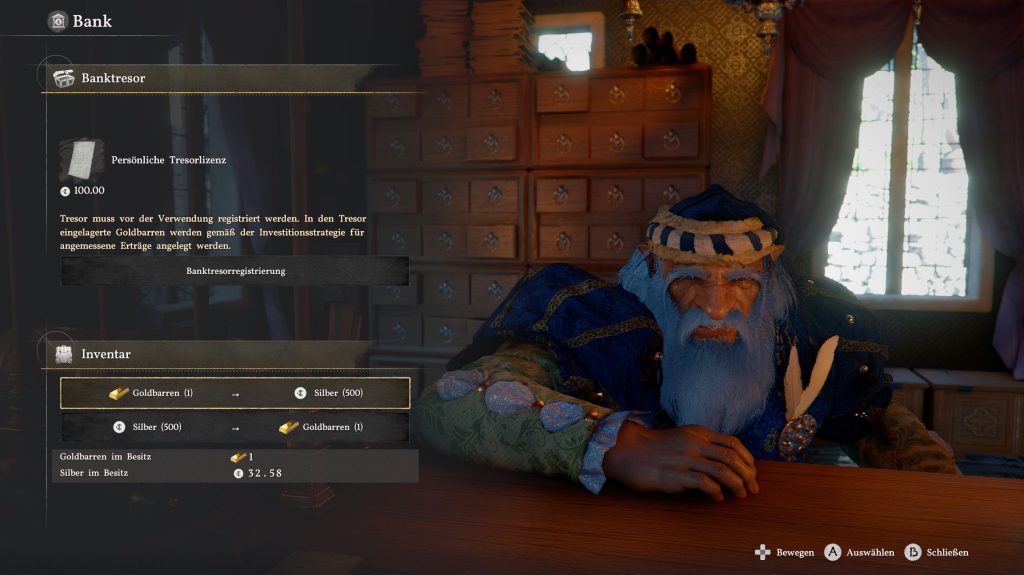
Task: Click the Banktresorregistrierung button
Action: (235, 271)
